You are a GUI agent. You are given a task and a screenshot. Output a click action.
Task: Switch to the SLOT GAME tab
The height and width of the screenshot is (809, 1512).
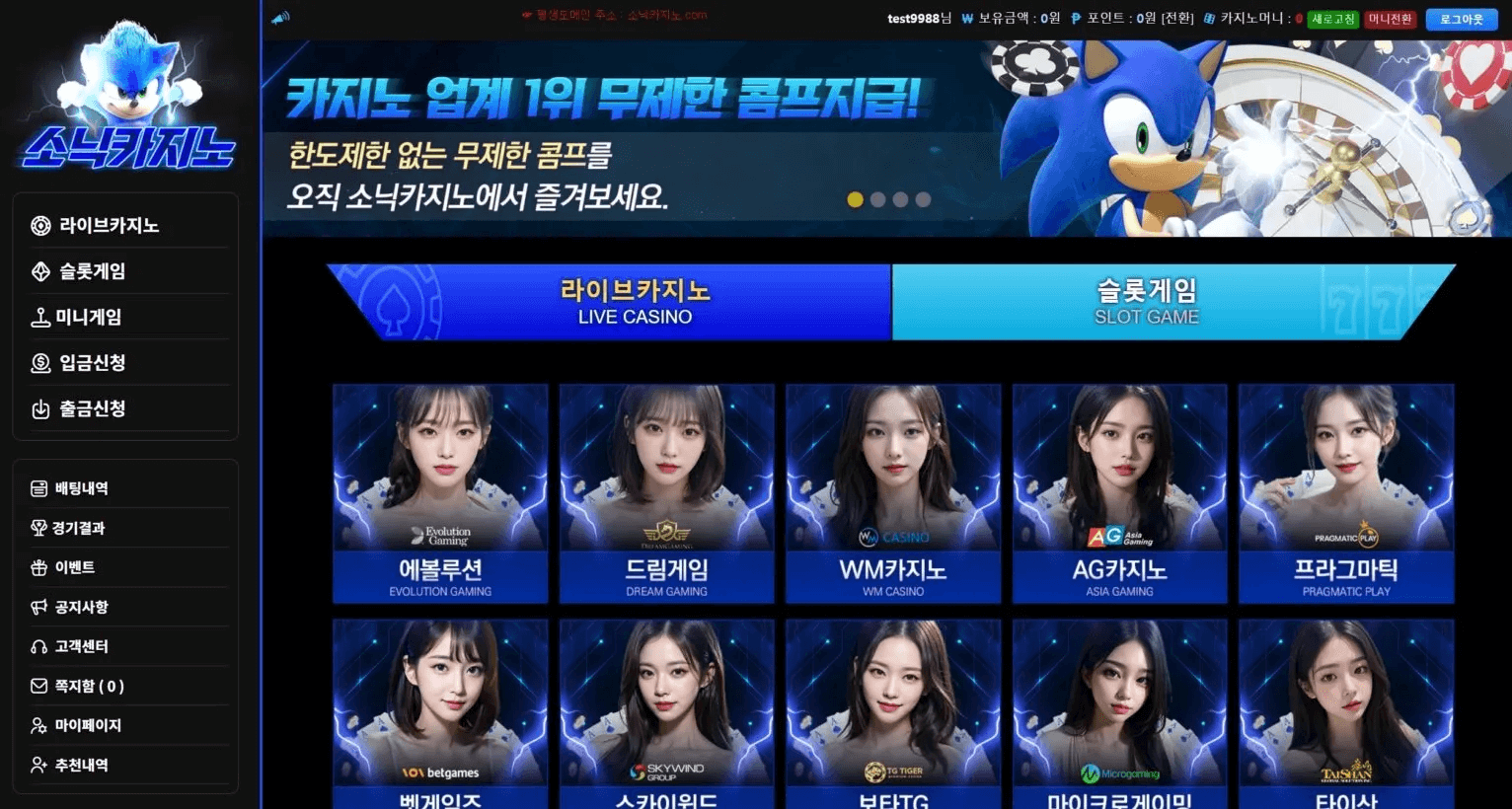(1147, 302)
